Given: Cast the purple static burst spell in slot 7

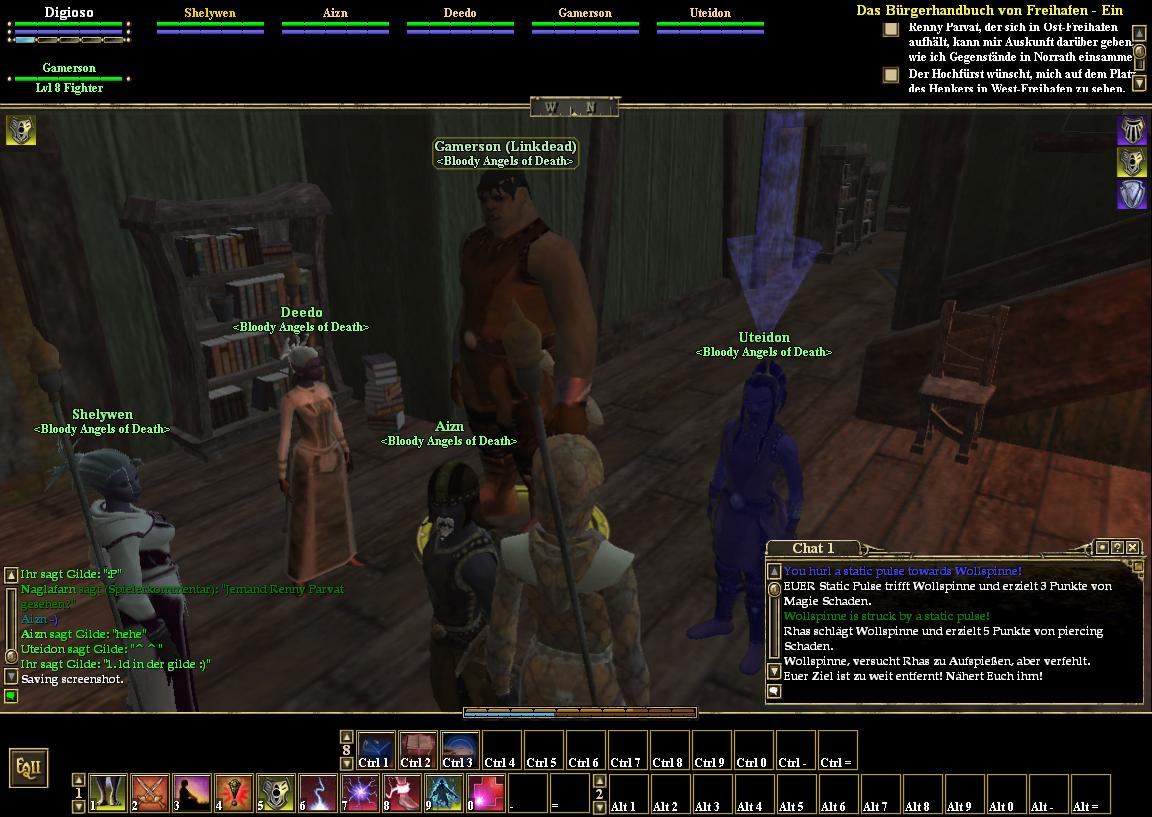Looking at the screenshot, I should 360,793.
